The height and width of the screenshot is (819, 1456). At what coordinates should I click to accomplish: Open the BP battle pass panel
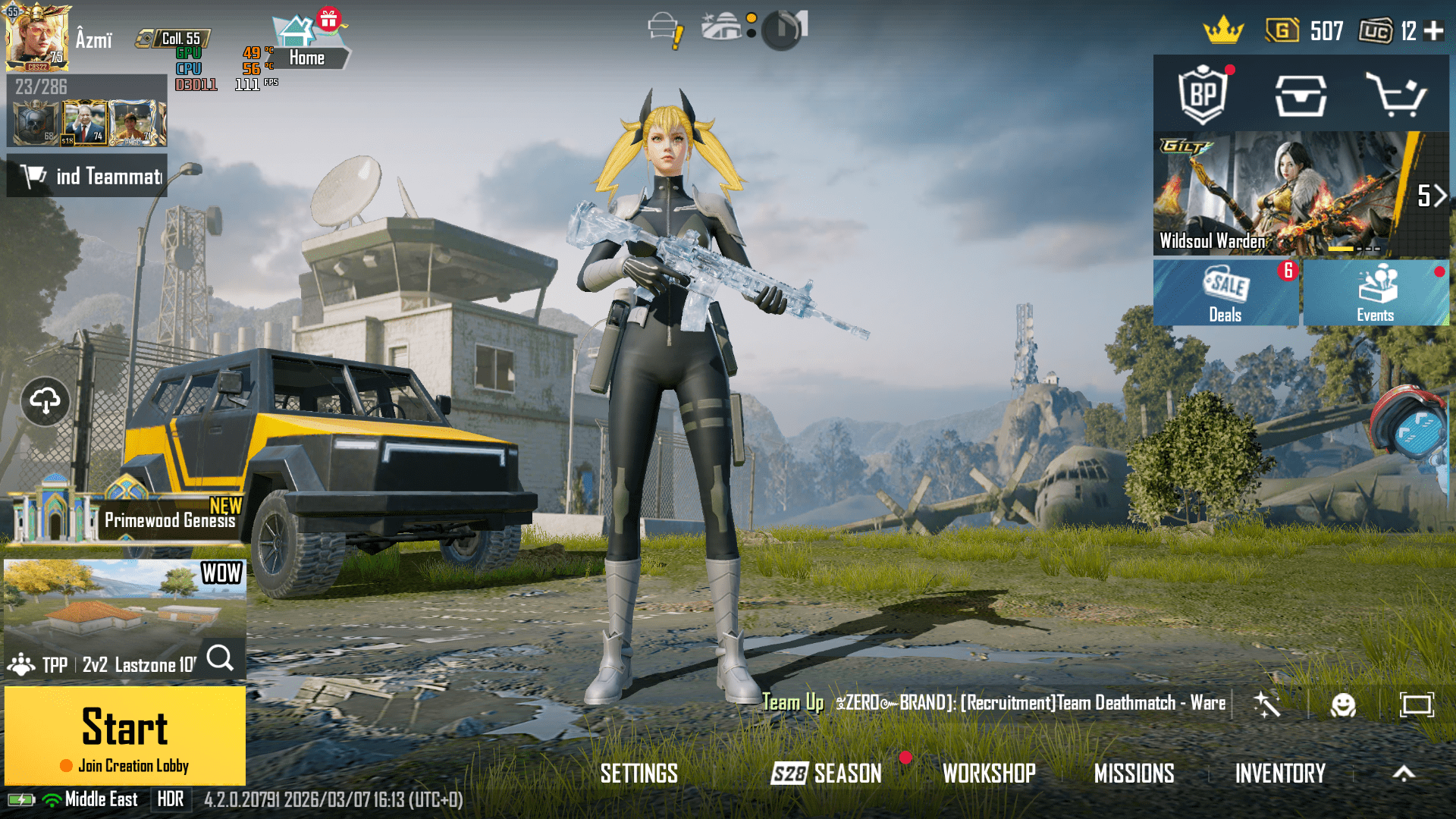[1204, 96]
